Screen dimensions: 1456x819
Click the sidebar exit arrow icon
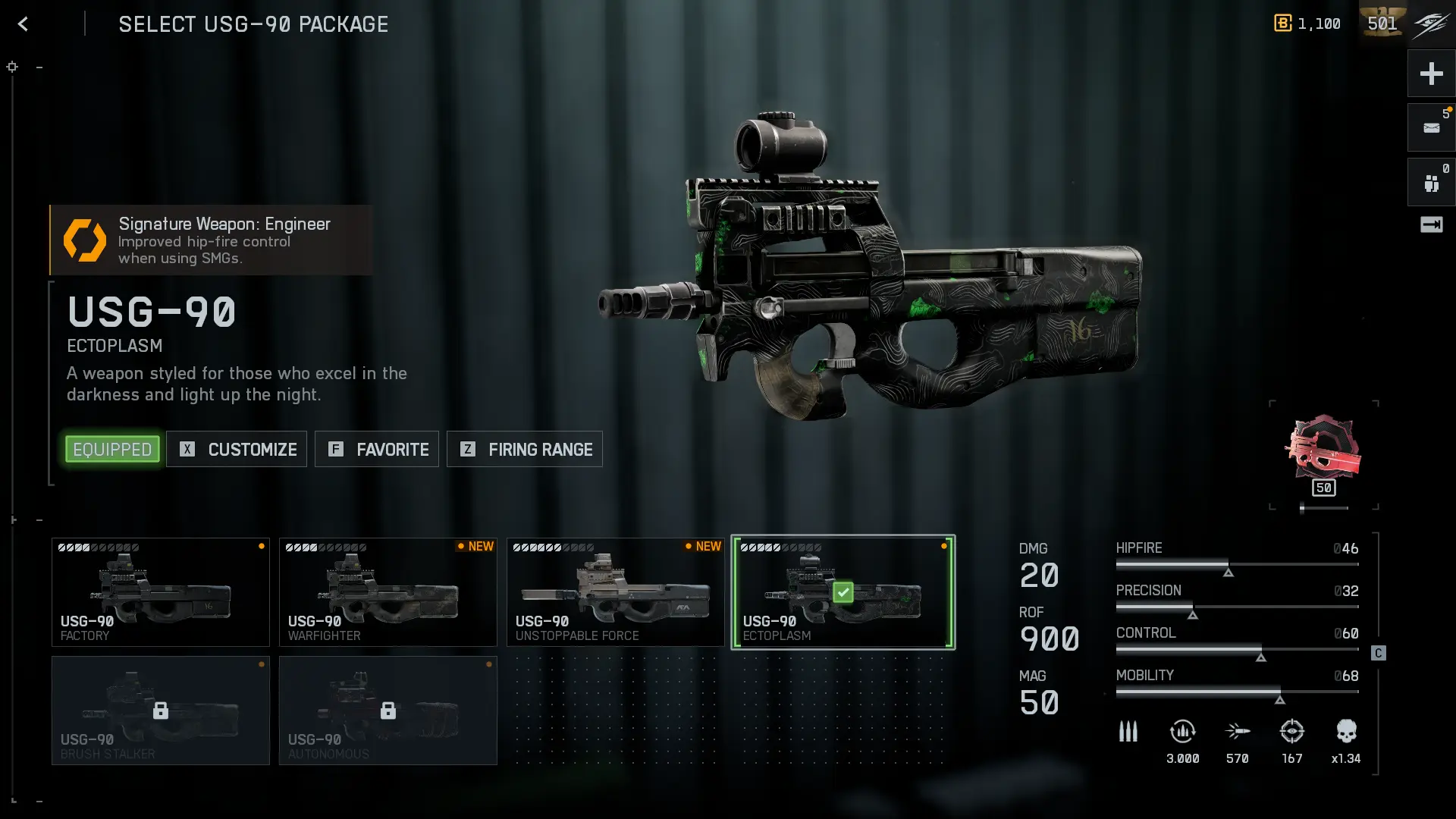(1431, 224)
